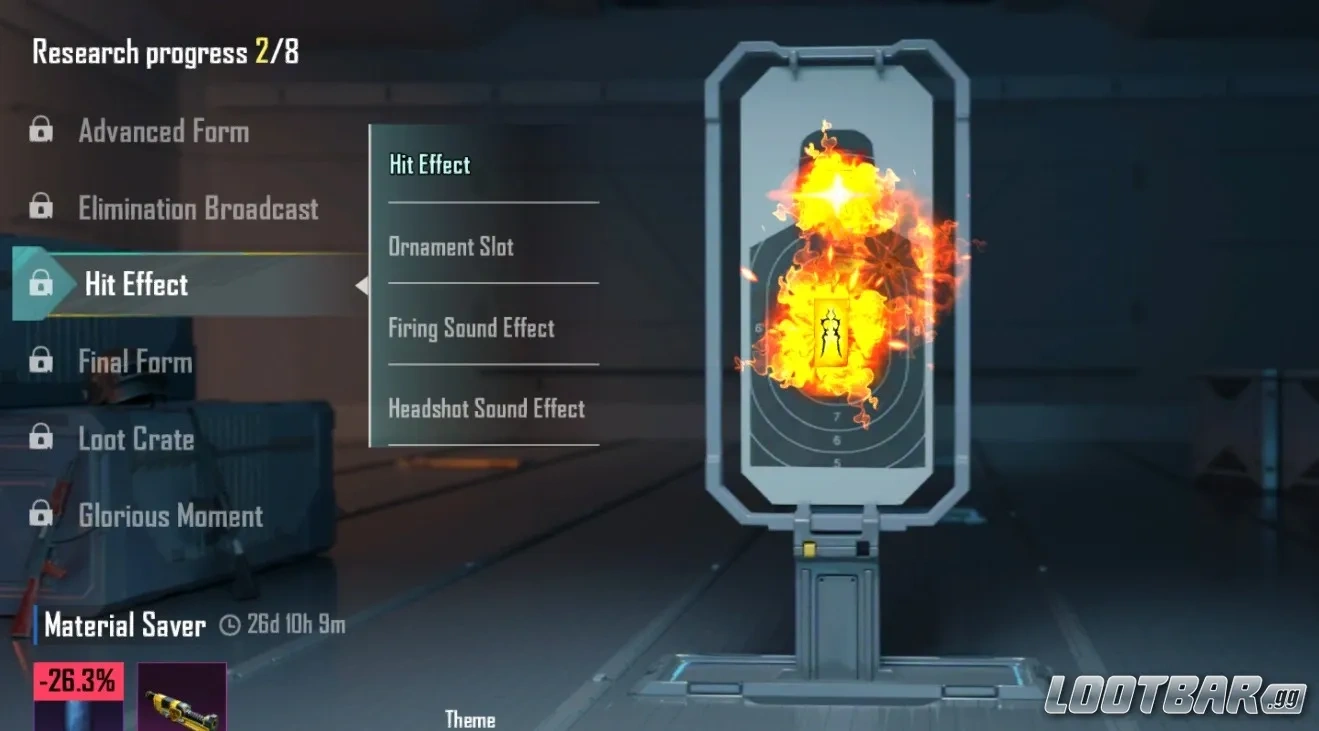Image resolution: width=1319 pixels, height=731 pixels.
Task: Click the lock icon beside Advanced Form
Action: (40, 131)
